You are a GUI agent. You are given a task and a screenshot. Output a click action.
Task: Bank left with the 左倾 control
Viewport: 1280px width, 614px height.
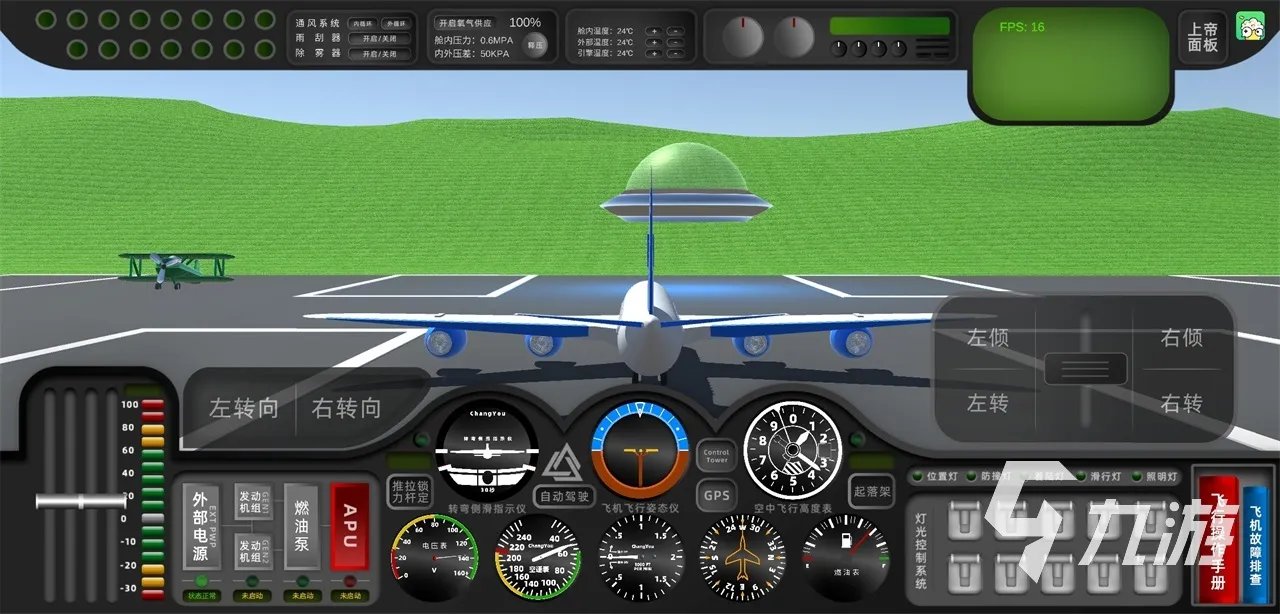(x=987, y=338)
